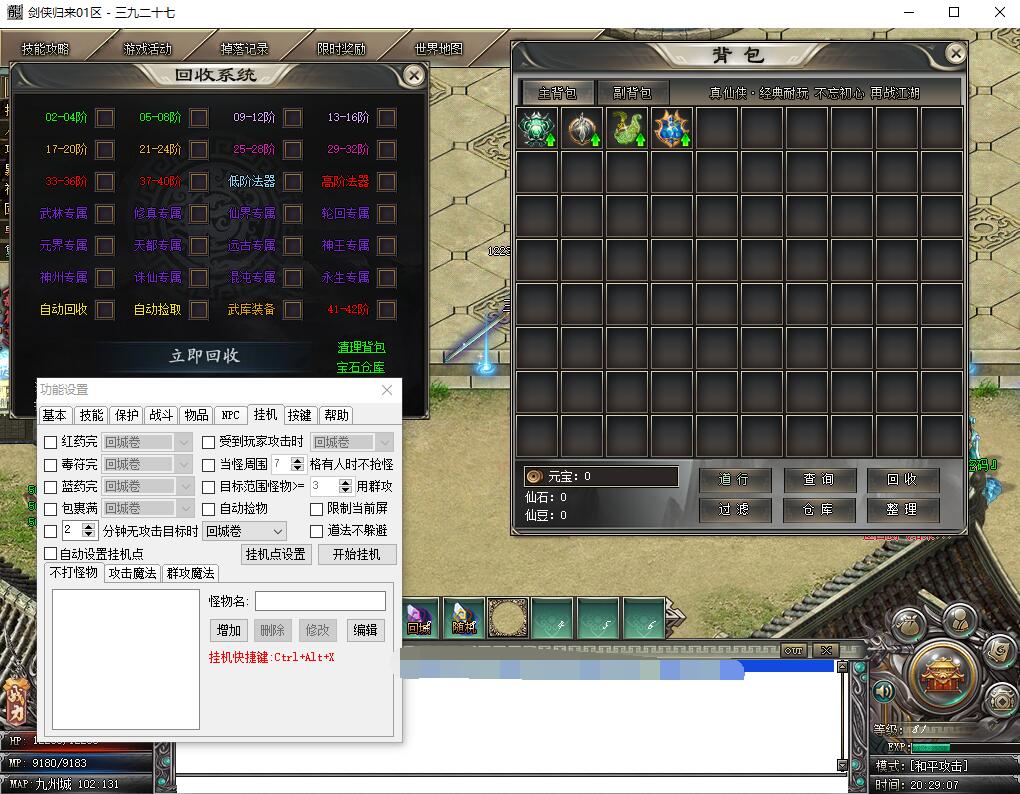Switch to the 战斗 settings tab

click(x=161, y=415)
